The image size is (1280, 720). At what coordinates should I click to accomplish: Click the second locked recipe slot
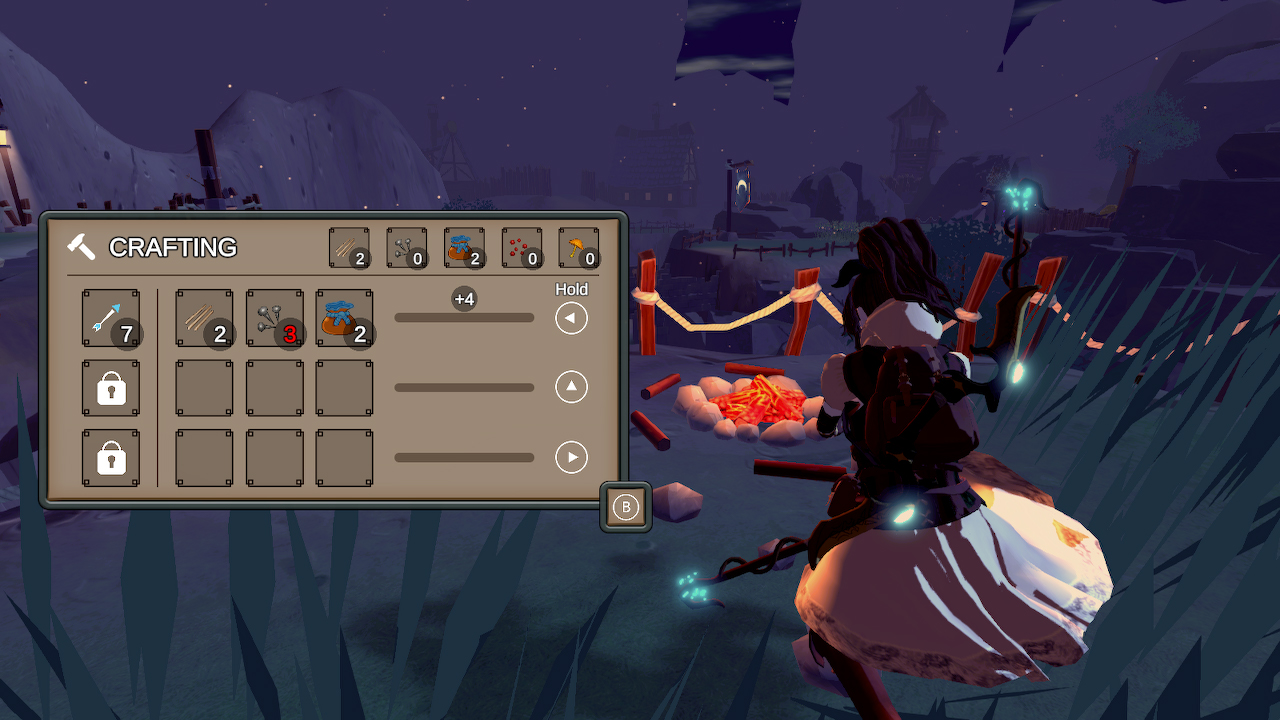(x=110, y=458)
